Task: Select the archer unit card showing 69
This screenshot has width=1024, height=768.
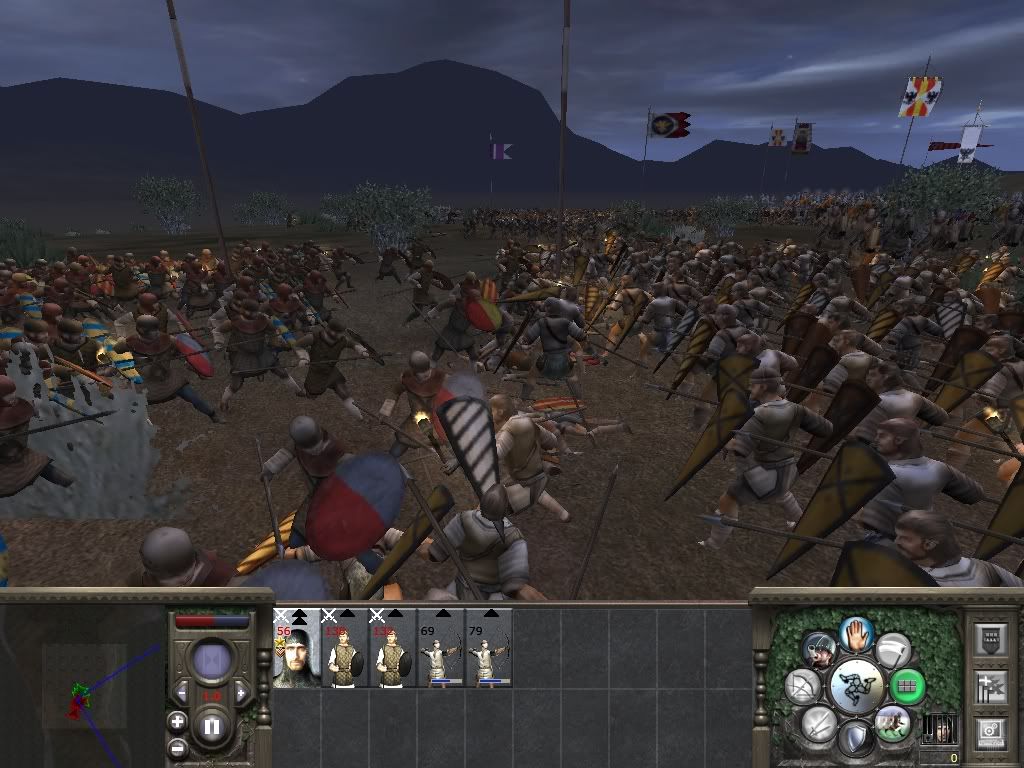Action: (x=441, y=648)
